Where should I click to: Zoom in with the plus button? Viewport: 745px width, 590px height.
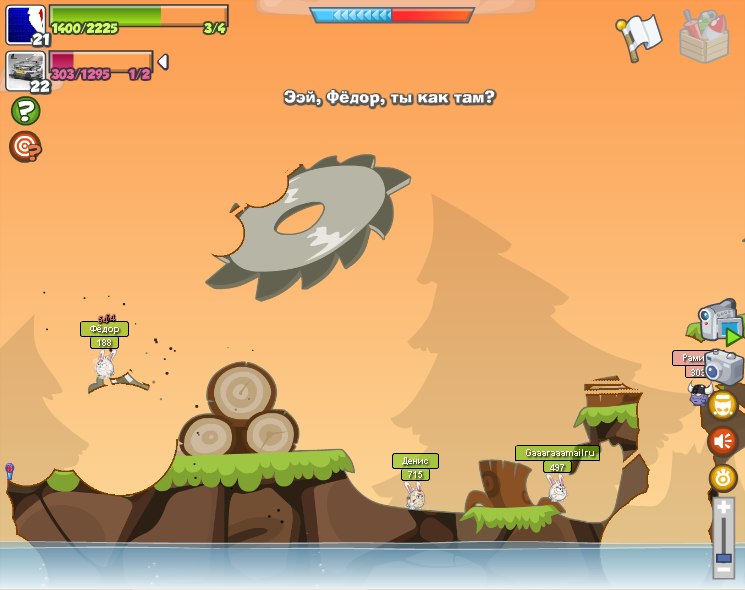(723, 507)
